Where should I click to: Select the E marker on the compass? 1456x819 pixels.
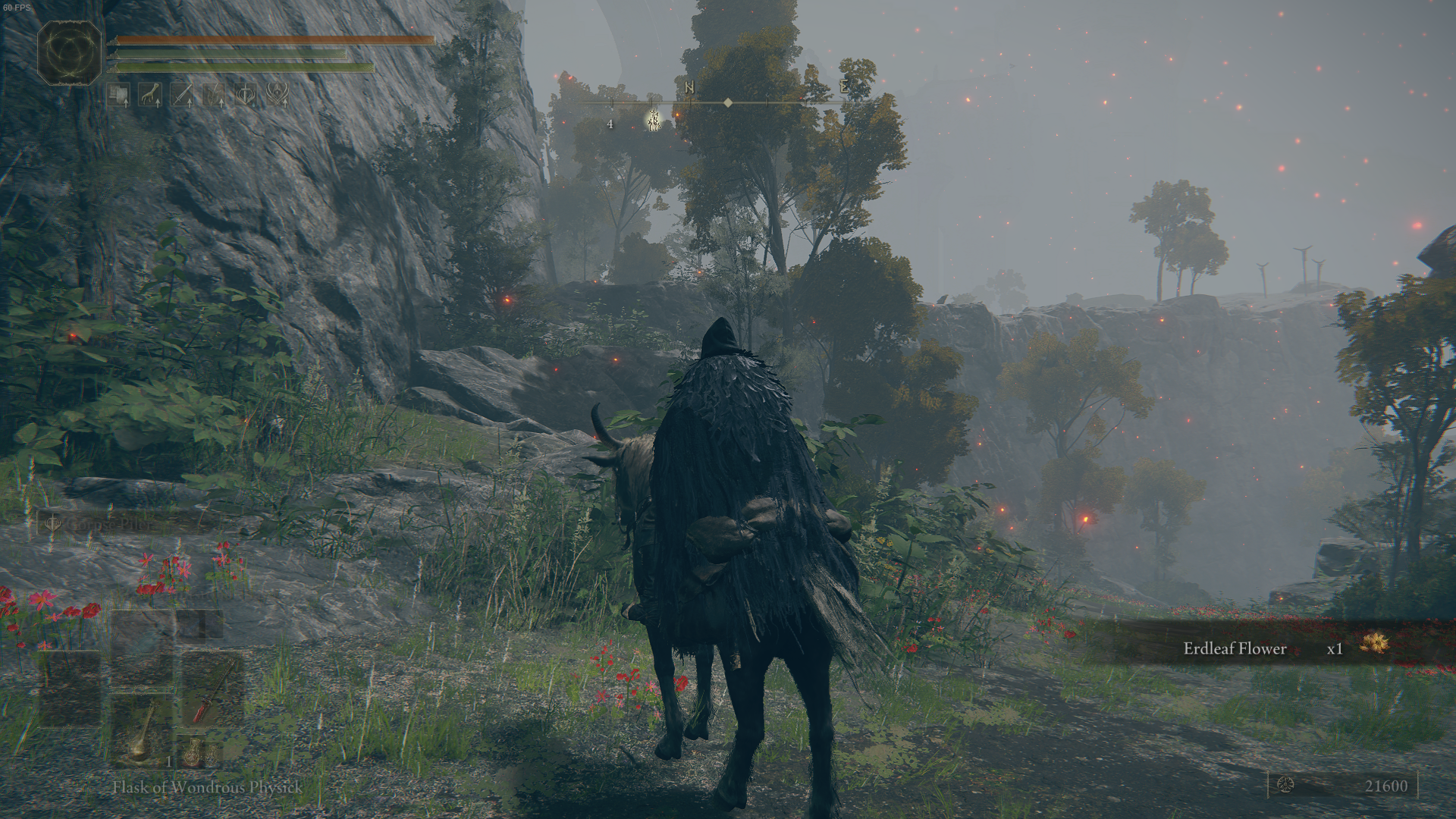pos(844,87)
